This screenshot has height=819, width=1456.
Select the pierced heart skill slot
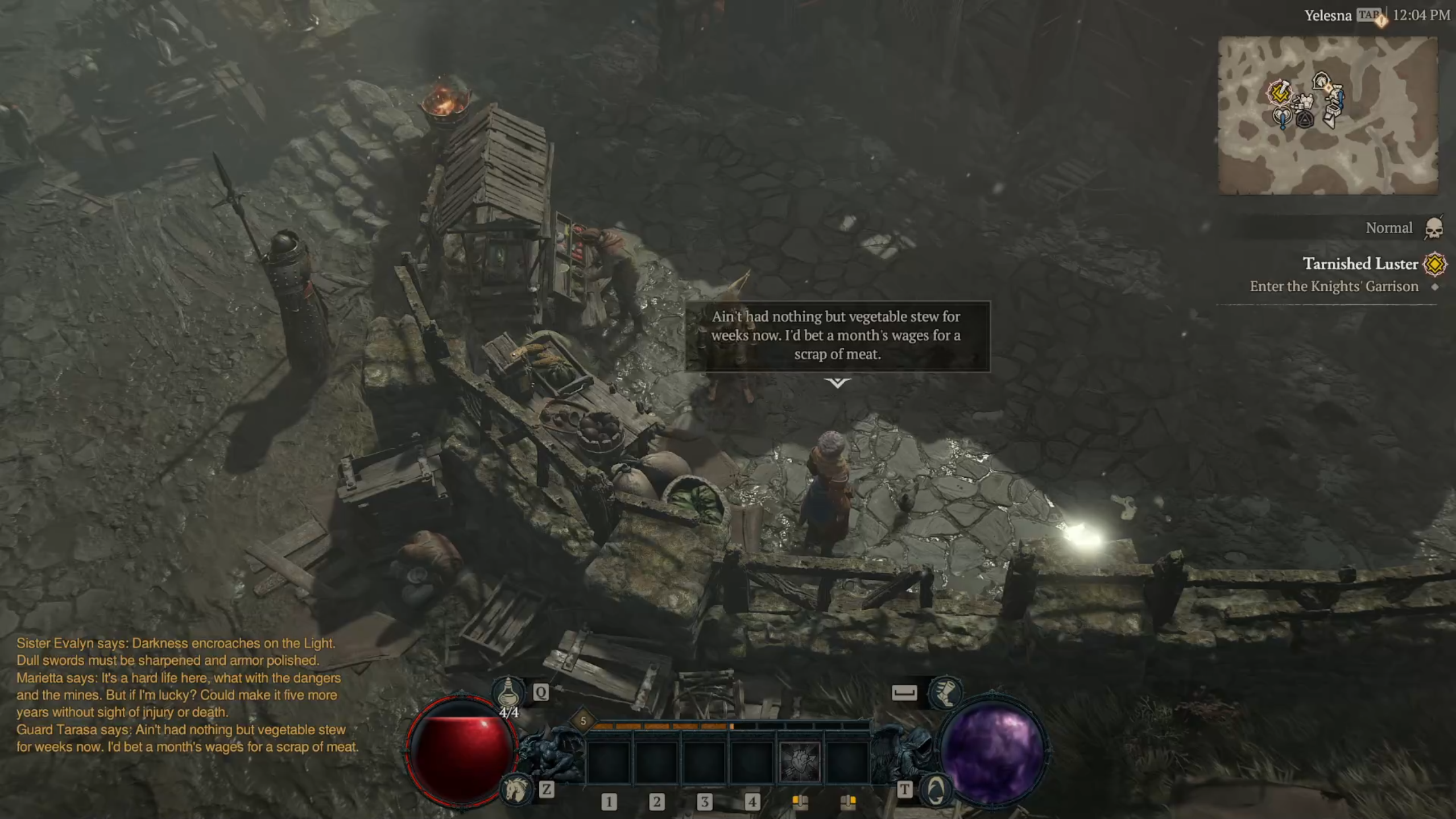coord(800,761)
